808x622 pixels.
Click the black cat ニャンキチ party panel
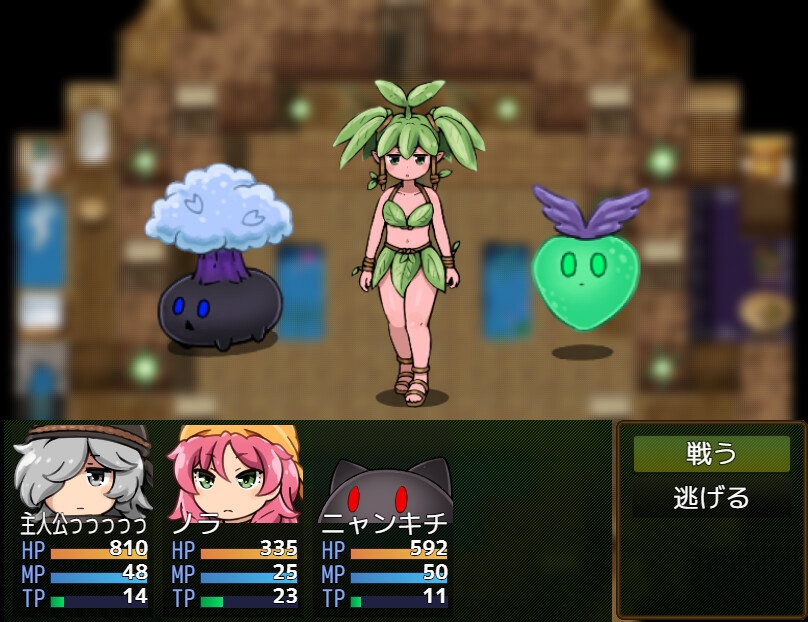[385, 518]
